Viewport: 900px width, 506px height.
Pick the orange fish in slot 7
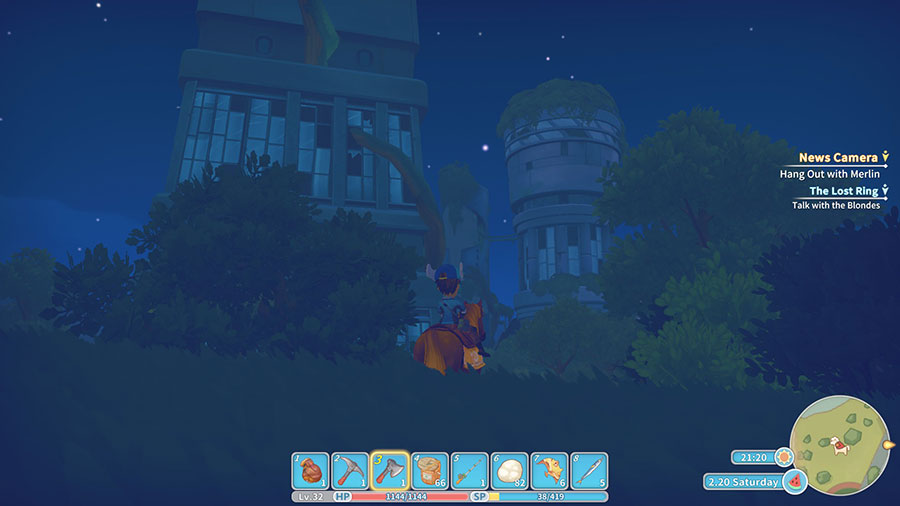point(549,470)
